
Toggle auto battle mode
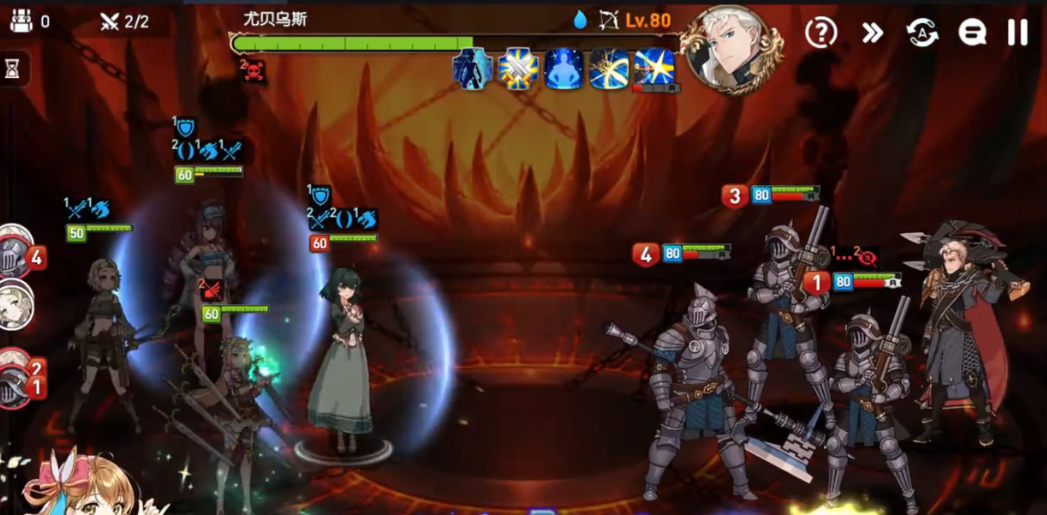tap(922, 32)
